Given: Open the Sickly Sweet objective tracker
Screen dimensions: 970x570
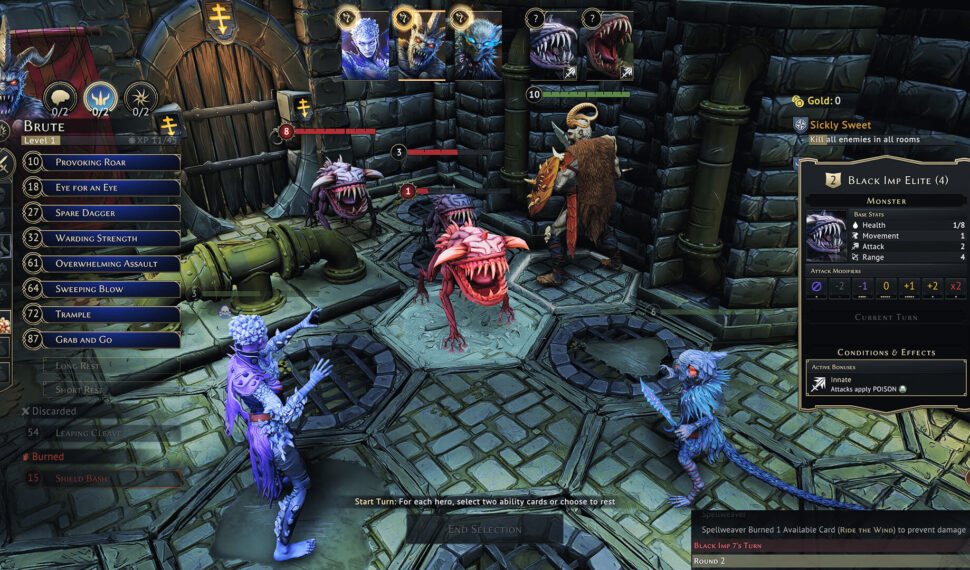Looking at the screenshot, I should 839,125.
